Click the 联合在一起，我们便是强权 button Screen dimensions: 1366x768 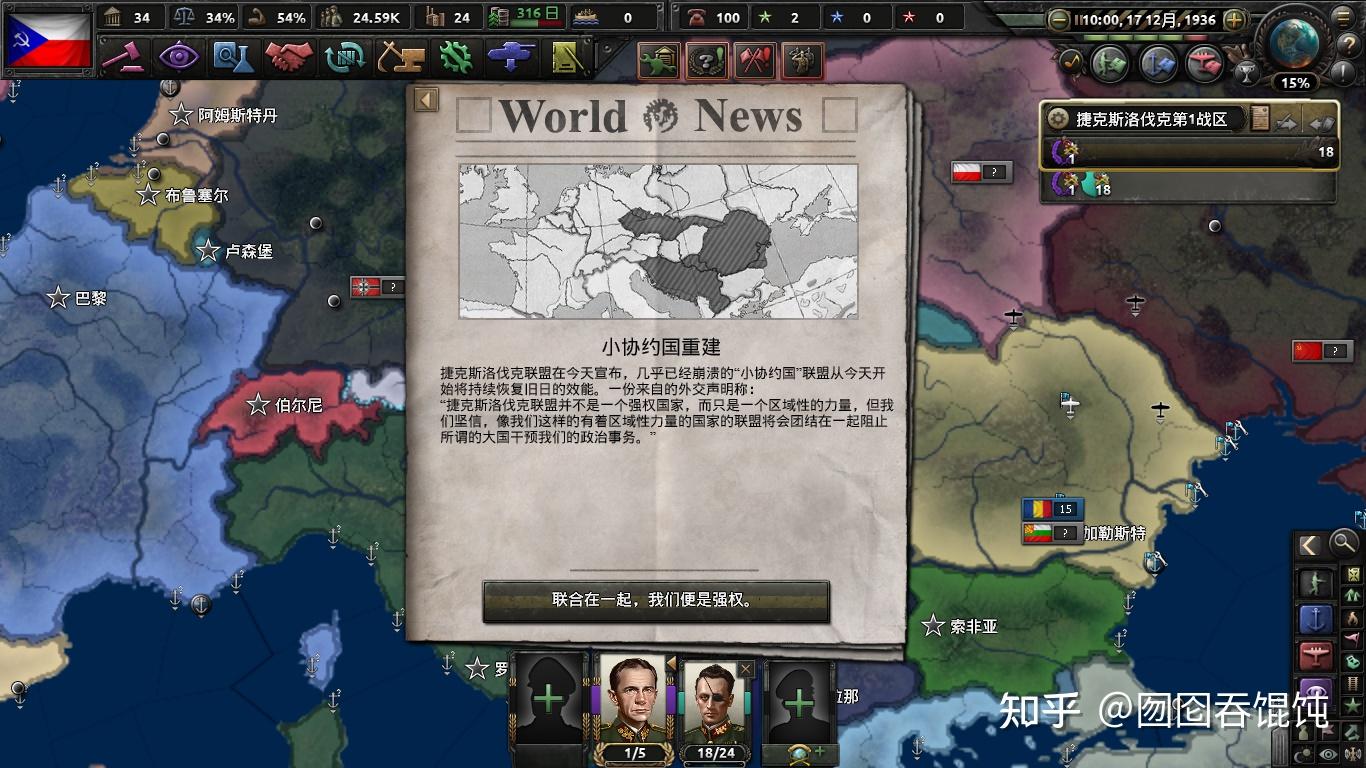coord(655,602)
